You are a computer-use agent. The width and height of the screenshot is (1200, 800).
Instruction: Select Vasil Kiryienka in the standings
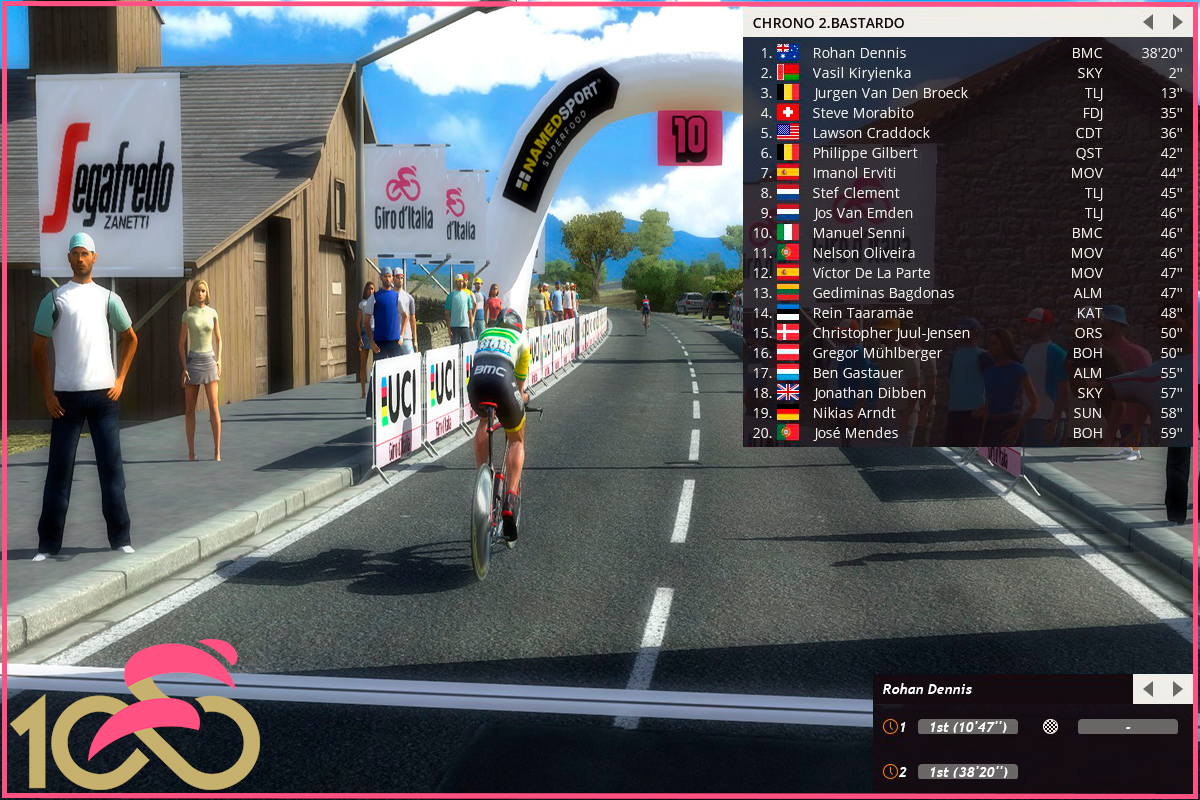point(861,73)
